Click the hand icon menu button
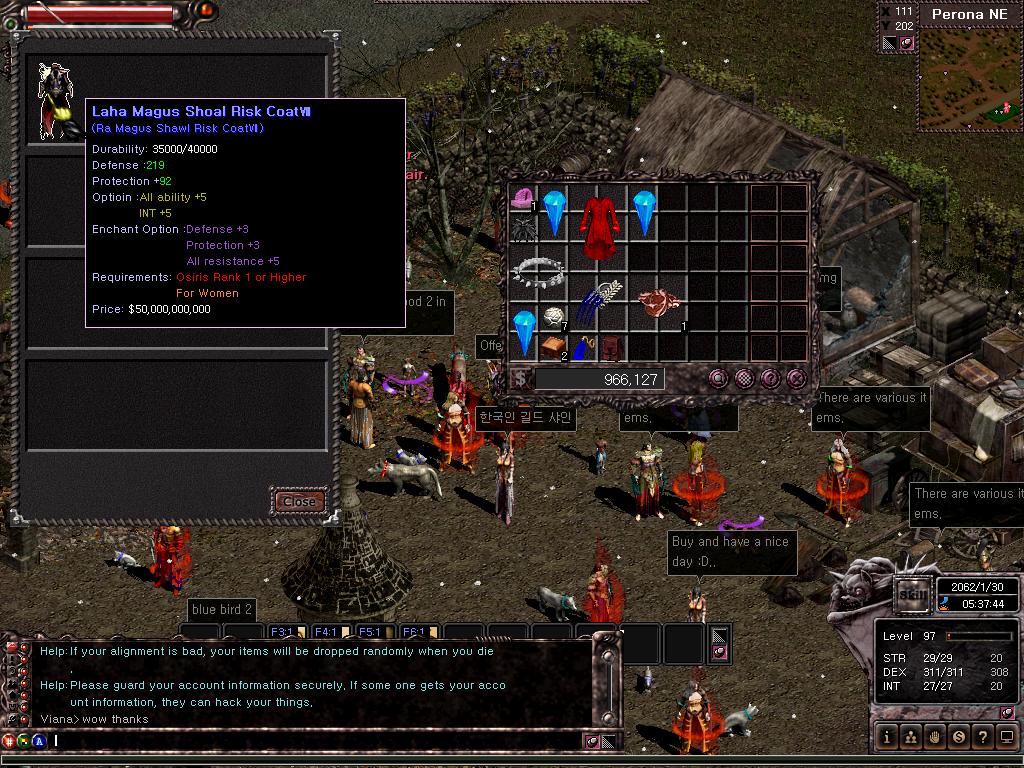 [935, 737]
